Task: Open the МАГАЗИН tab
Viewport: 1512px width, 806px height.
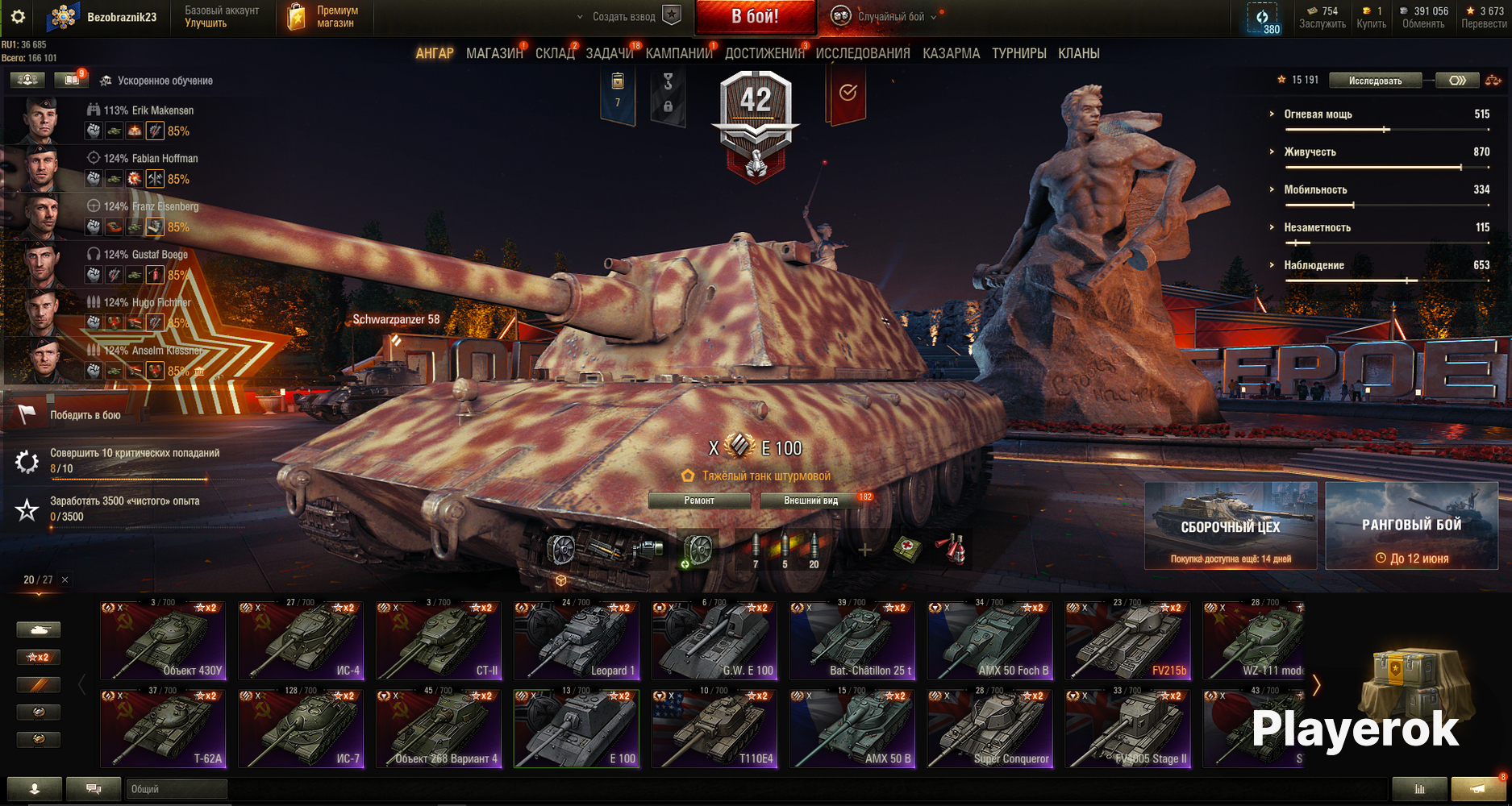Action: (x=494, y=53)
